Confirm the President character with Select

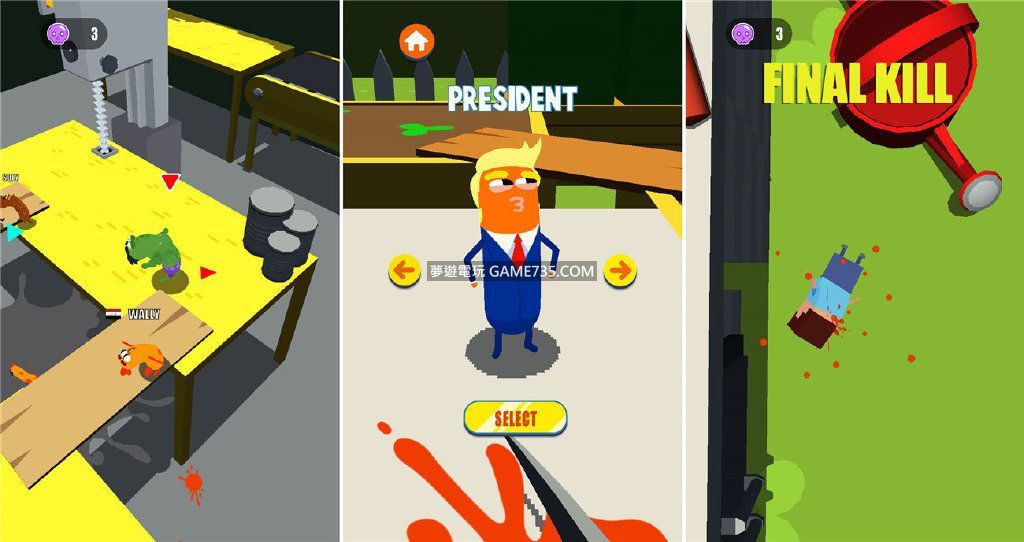click(x=515, y=418)
